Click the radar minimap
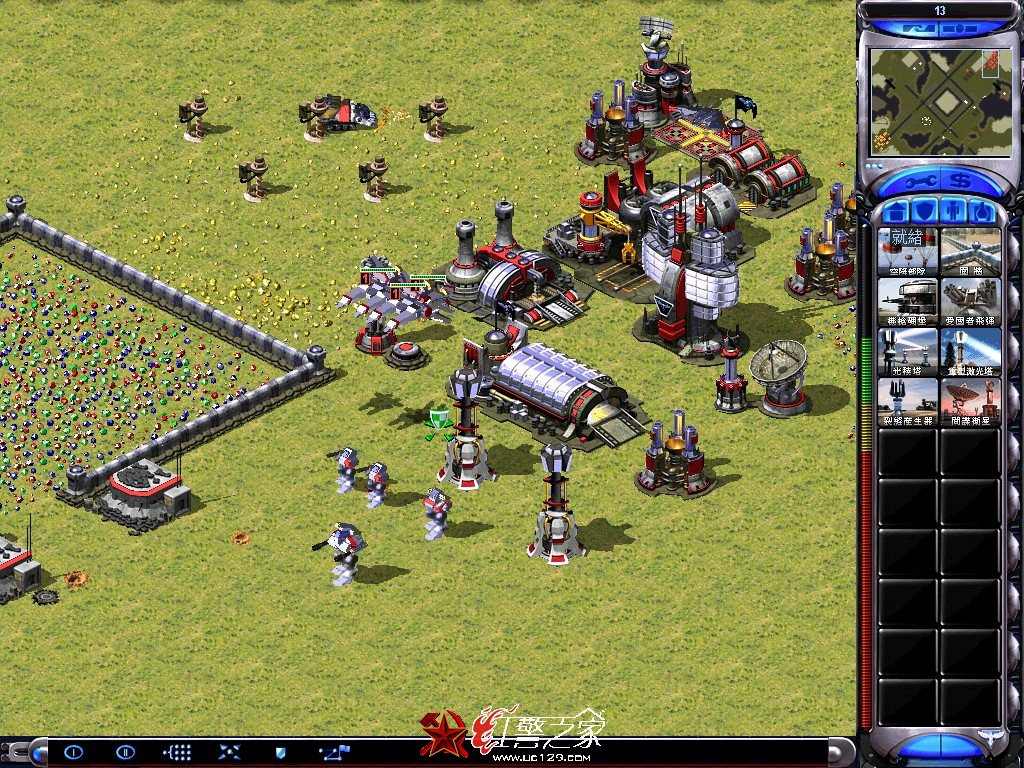1024x768 pixels. point(934,100)
